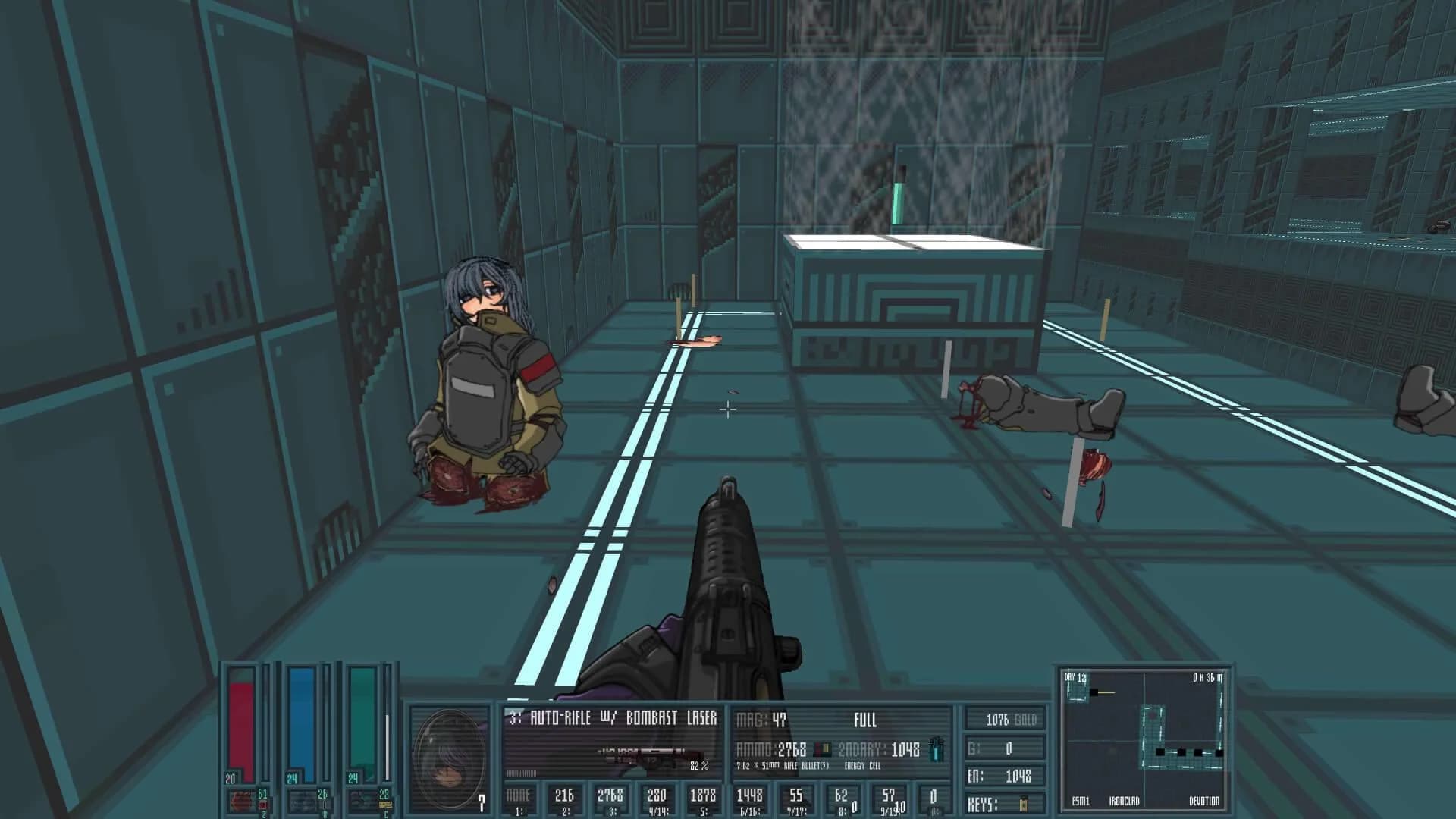Click the key icon in the KEYS slot
This screenshot has width=1456, height=819.
click(1022, 802)
